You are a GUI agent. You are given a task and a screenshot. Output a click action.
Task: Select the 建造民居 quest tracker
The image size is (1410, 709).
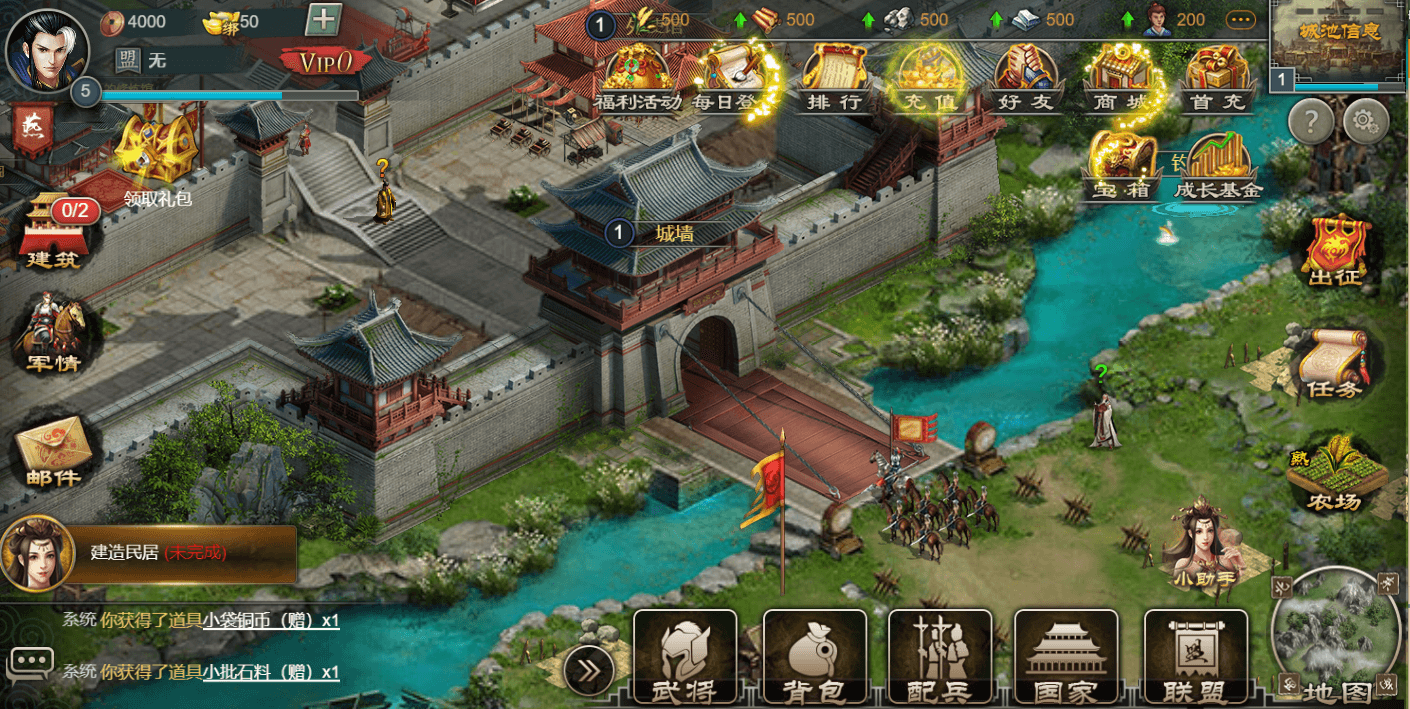tap(150, 553)
